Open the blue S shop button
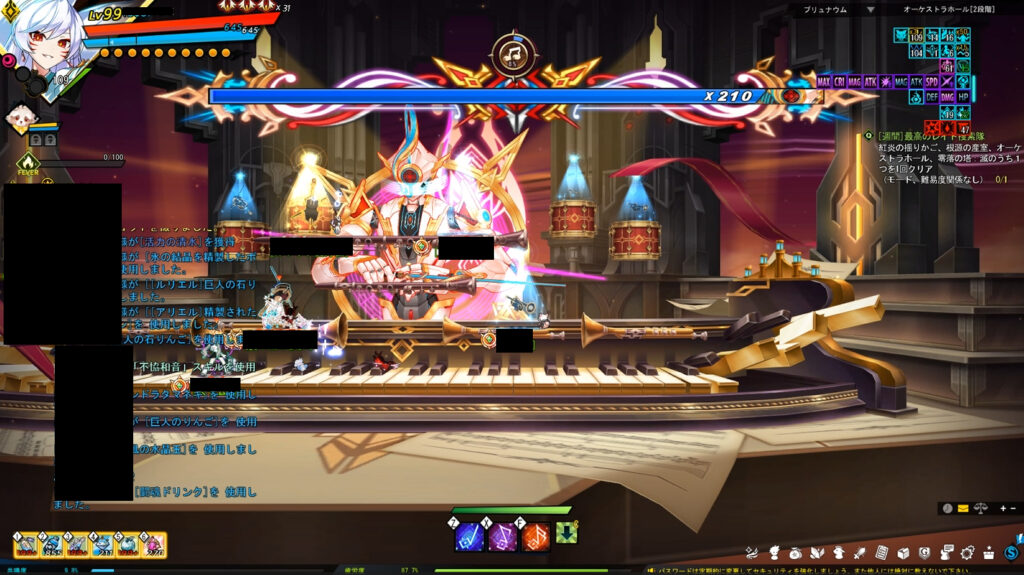Viewport: 1024px width, 575px height. pos(1012,552)
